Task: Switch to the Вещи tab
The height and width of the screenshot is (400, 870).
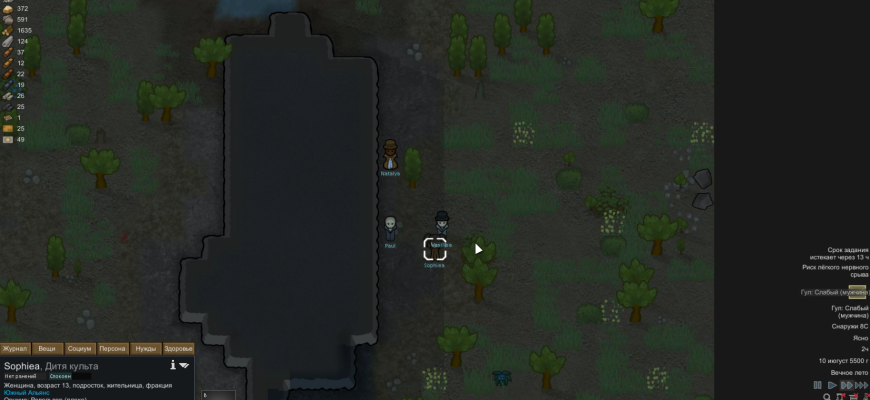Action: point(47,349)
